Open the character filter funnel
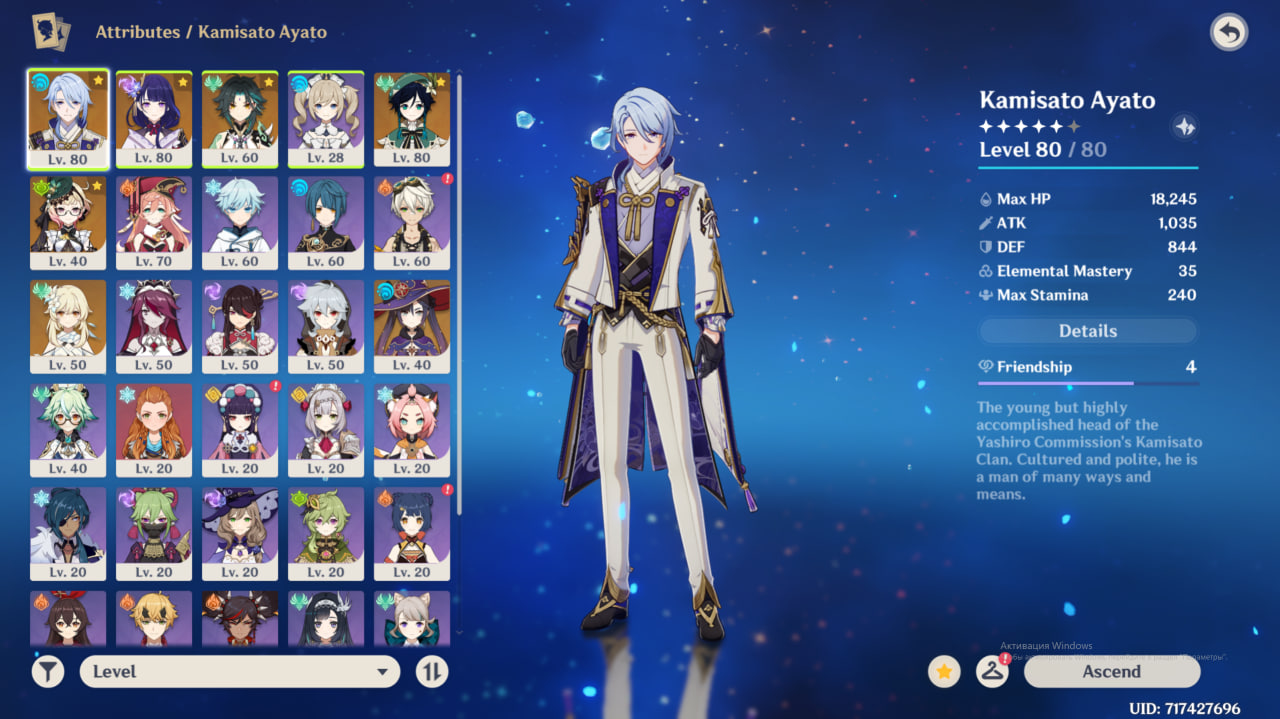Image resolution: width=1280 pixels, height=719 pixels. pos(48,672)
